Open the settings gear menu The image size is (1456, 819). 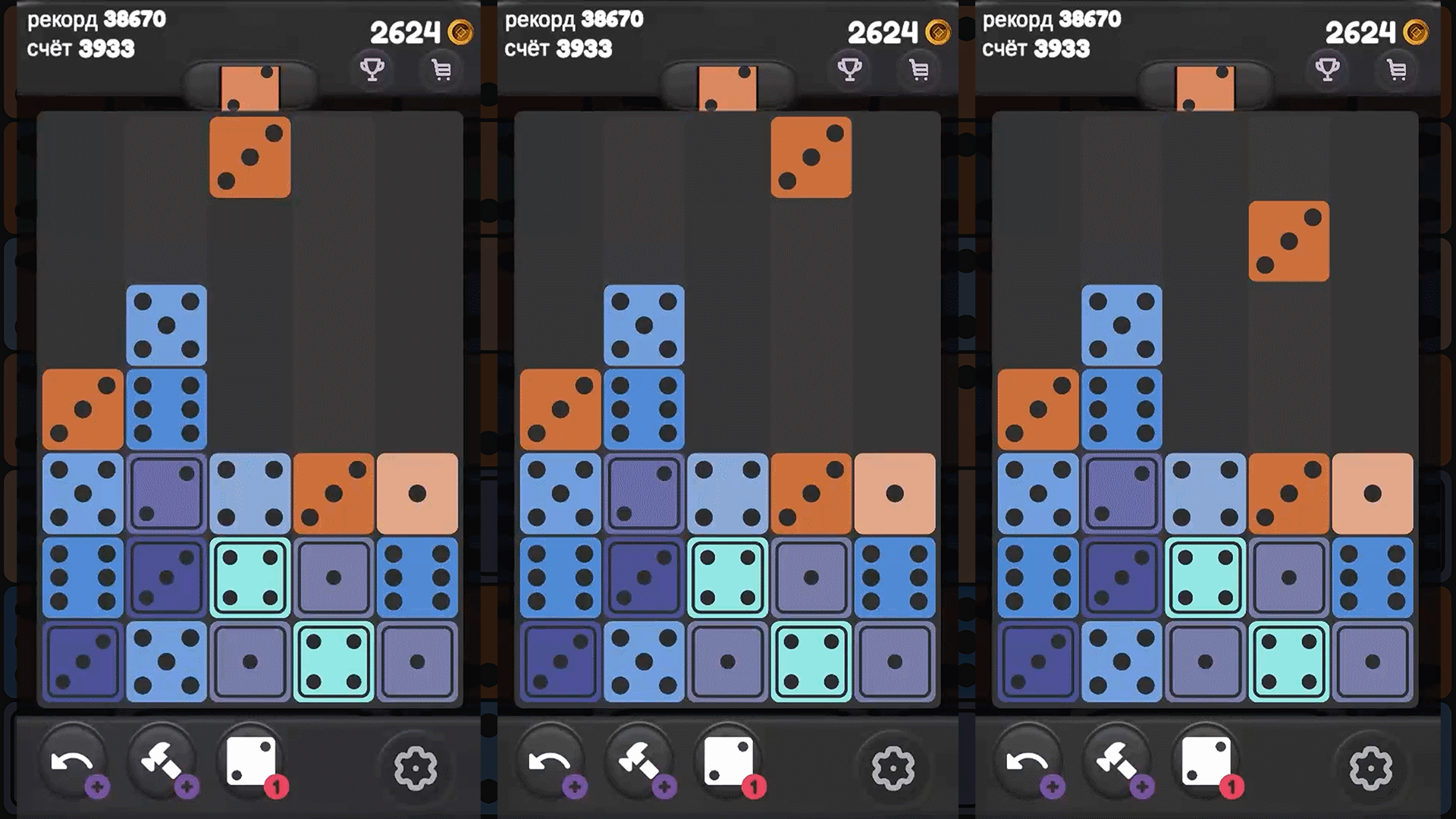pos(416,767)
